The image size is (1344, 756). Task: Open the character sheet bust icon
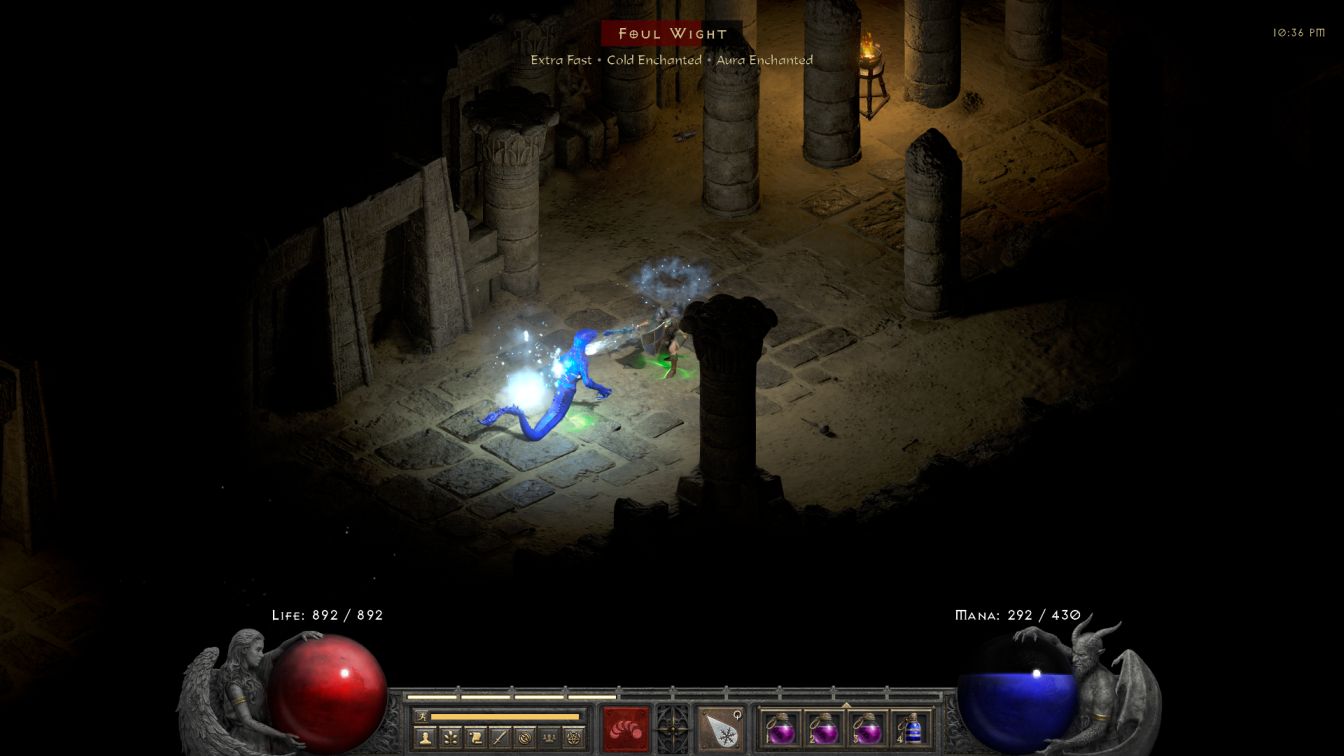click(426, 738)
